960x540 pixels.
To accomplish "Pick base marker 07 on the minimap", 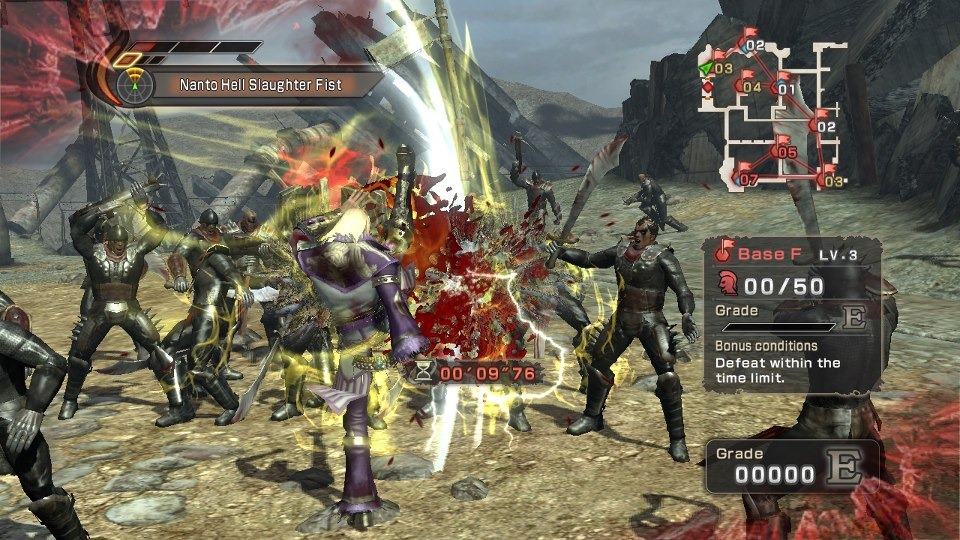I will click(x=747, y=180).
